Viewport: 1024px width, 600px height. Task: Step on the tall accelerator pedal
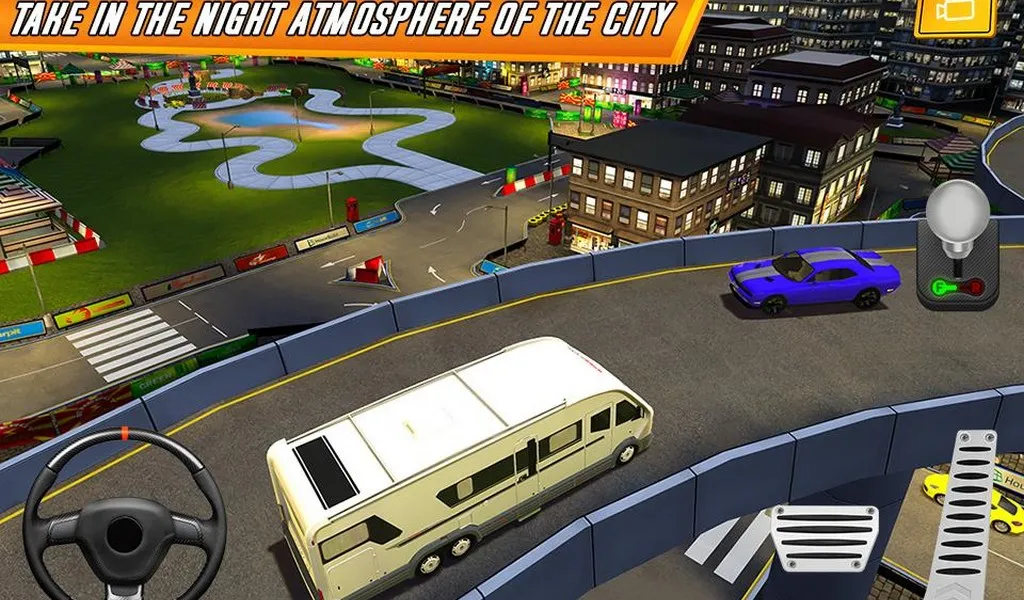(962, 514)
